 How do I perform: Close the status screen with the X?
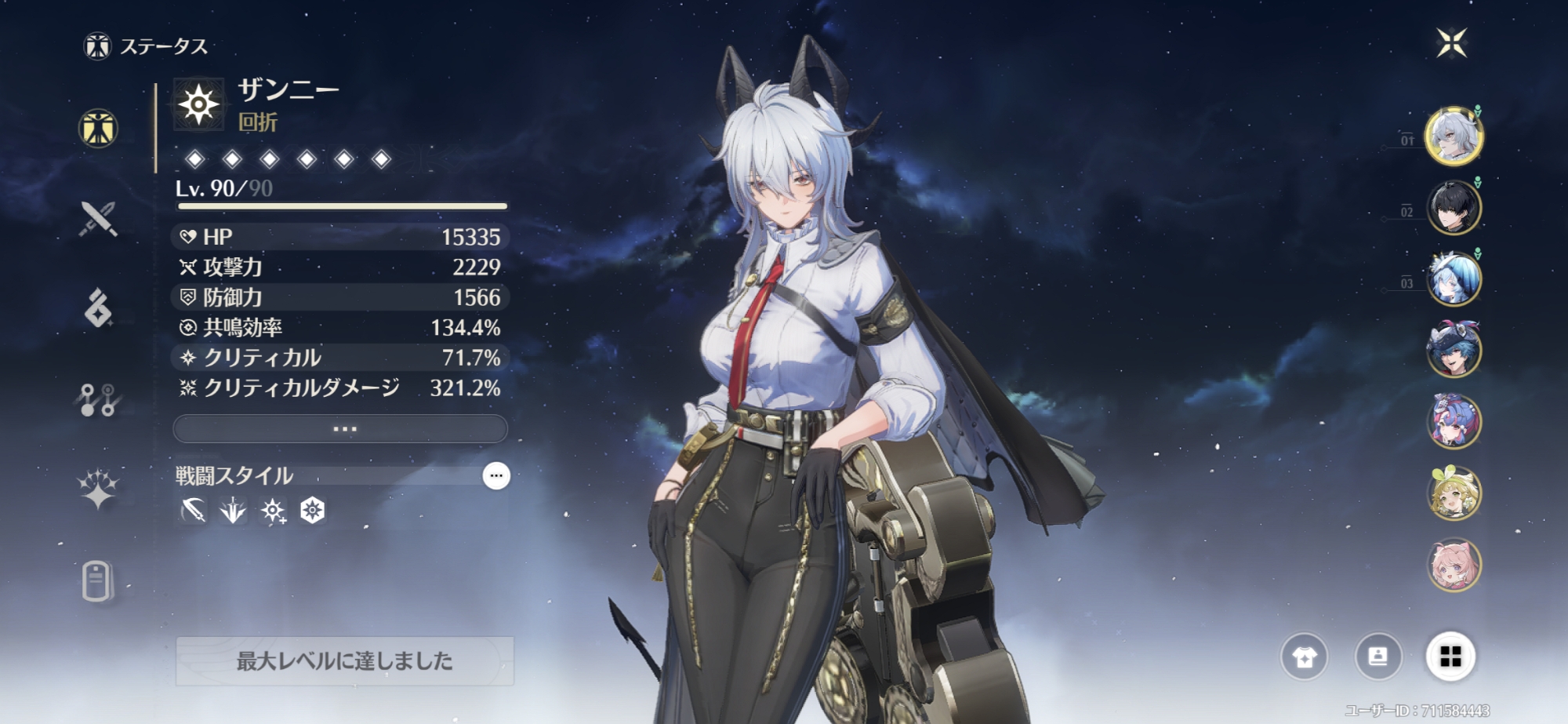1451,42
